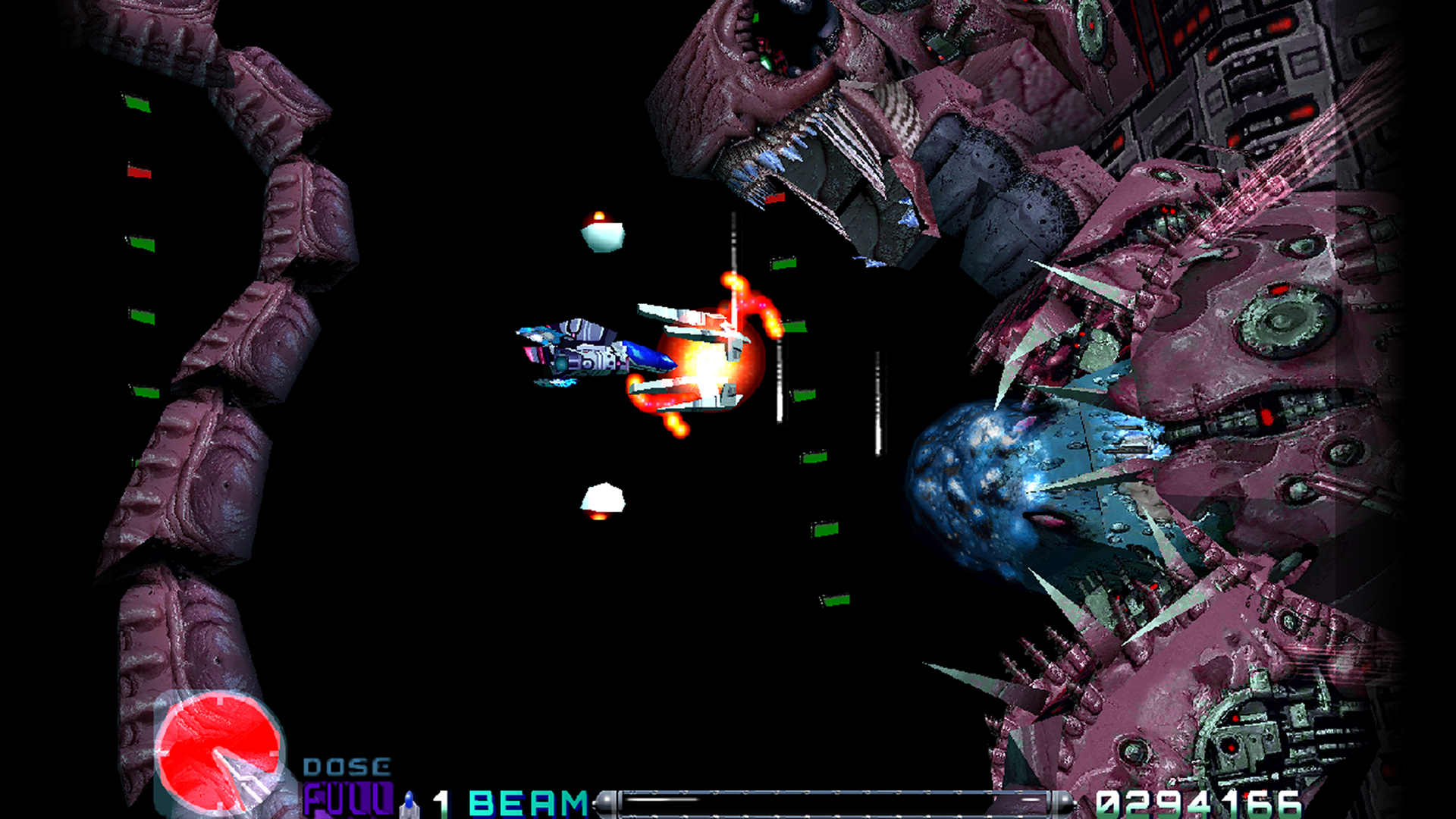Image resolution: width=1456 pixels, height=819 pixels.
Task: Select the remaining ships lives icon
Action: click(x=410, y=803)
